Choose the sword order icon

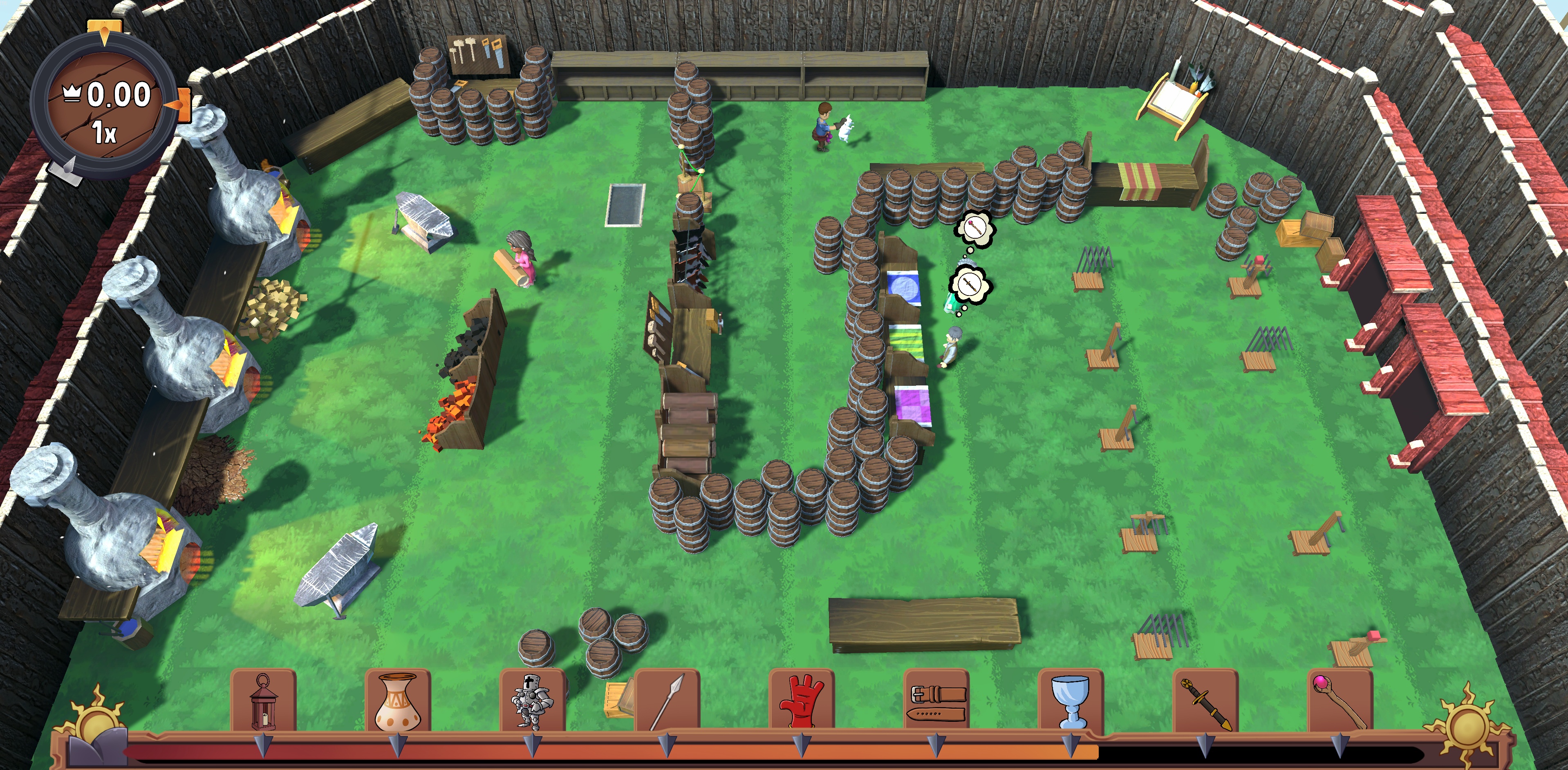pyautogui.click(x=1205, y=701)
